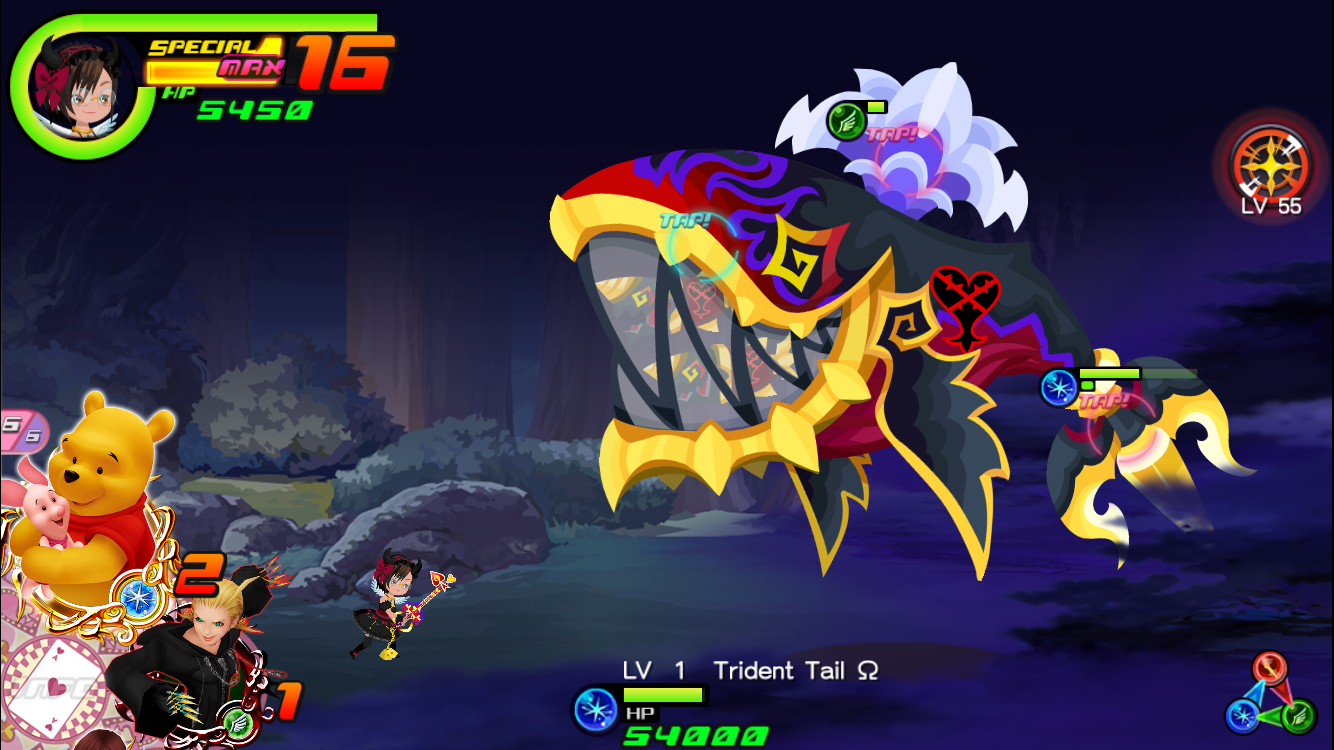Open the attribute triangle chart
The width and height of the screenshot is (1334, 750).
[x=1271, y=696]
